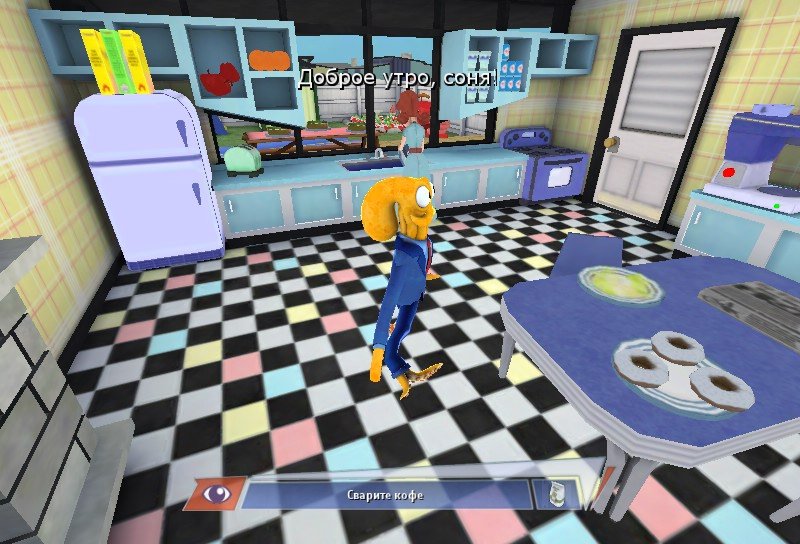Screen dimensions: 800x544
Task: Click the coffee cup icon beside the objective
Action: coord(553,492)
